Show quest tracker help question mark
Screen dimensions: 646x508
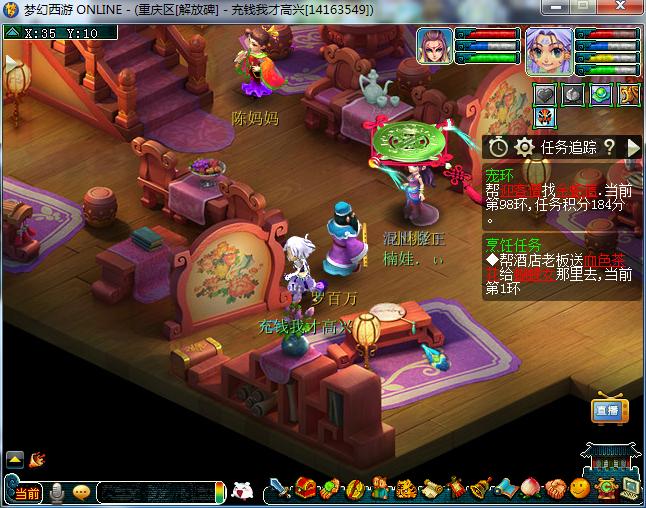(x=608, y=147)
